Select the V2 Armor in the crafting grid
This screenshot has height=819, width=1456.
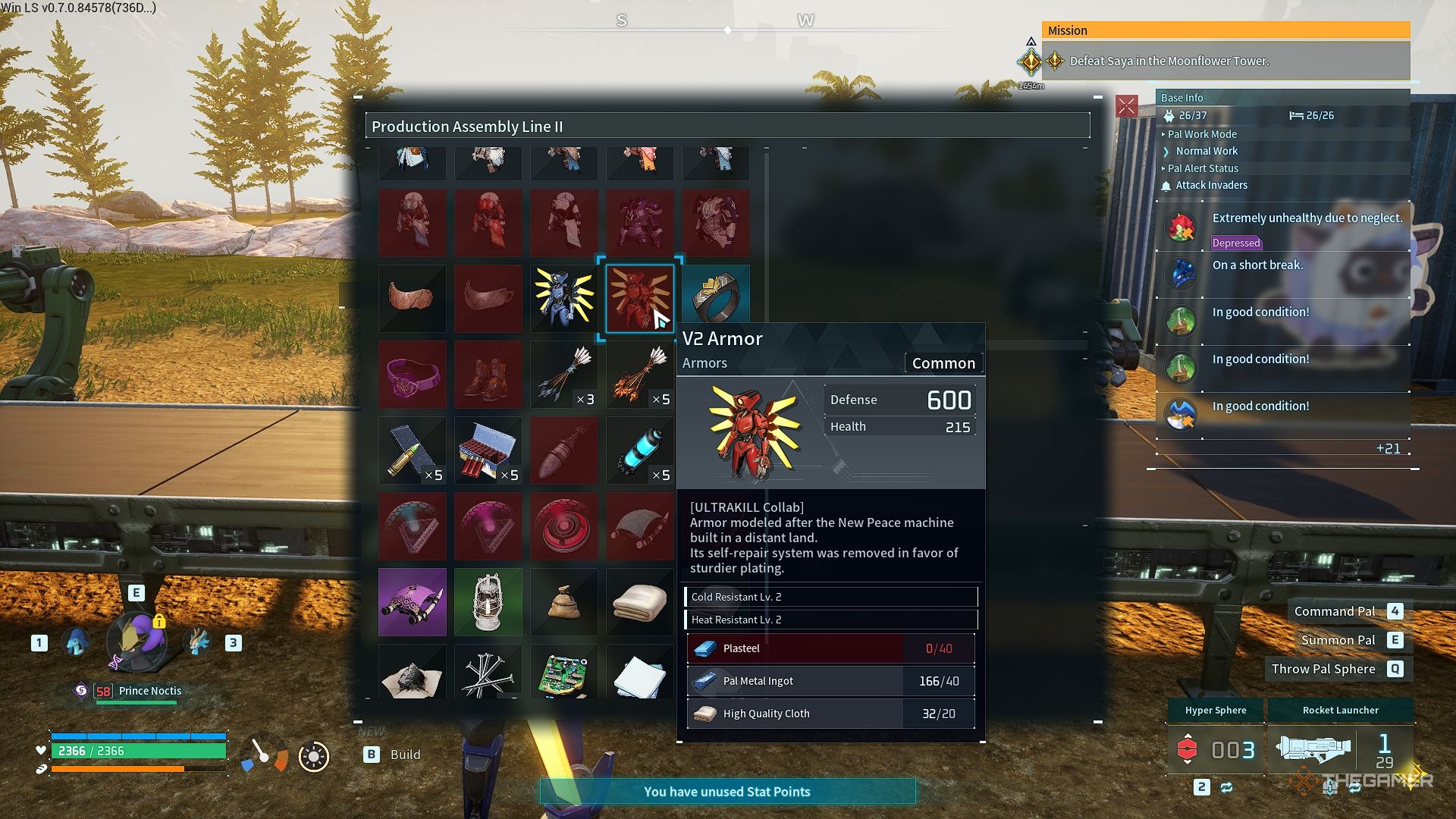point(639,298)
